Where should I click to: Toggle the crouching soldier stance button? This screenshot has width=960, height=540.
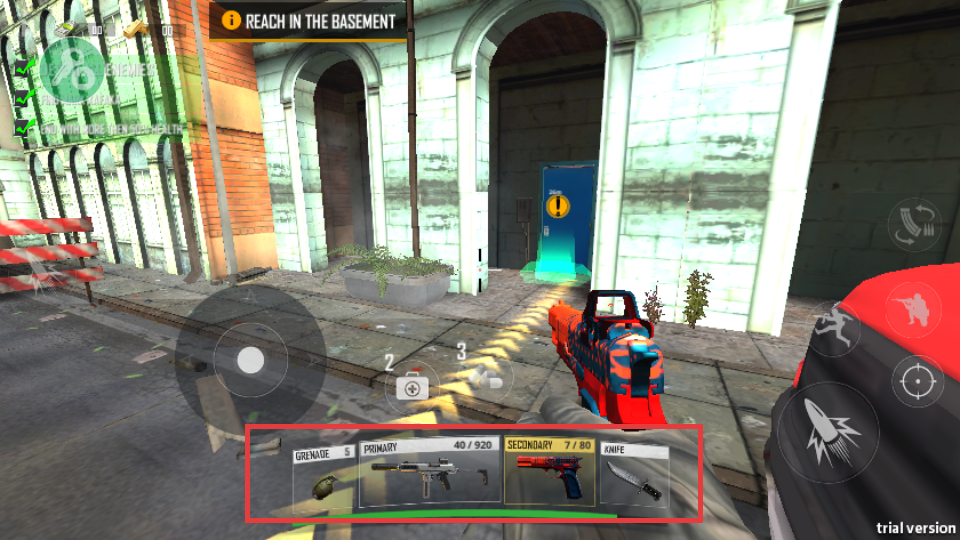pos(913,310)
